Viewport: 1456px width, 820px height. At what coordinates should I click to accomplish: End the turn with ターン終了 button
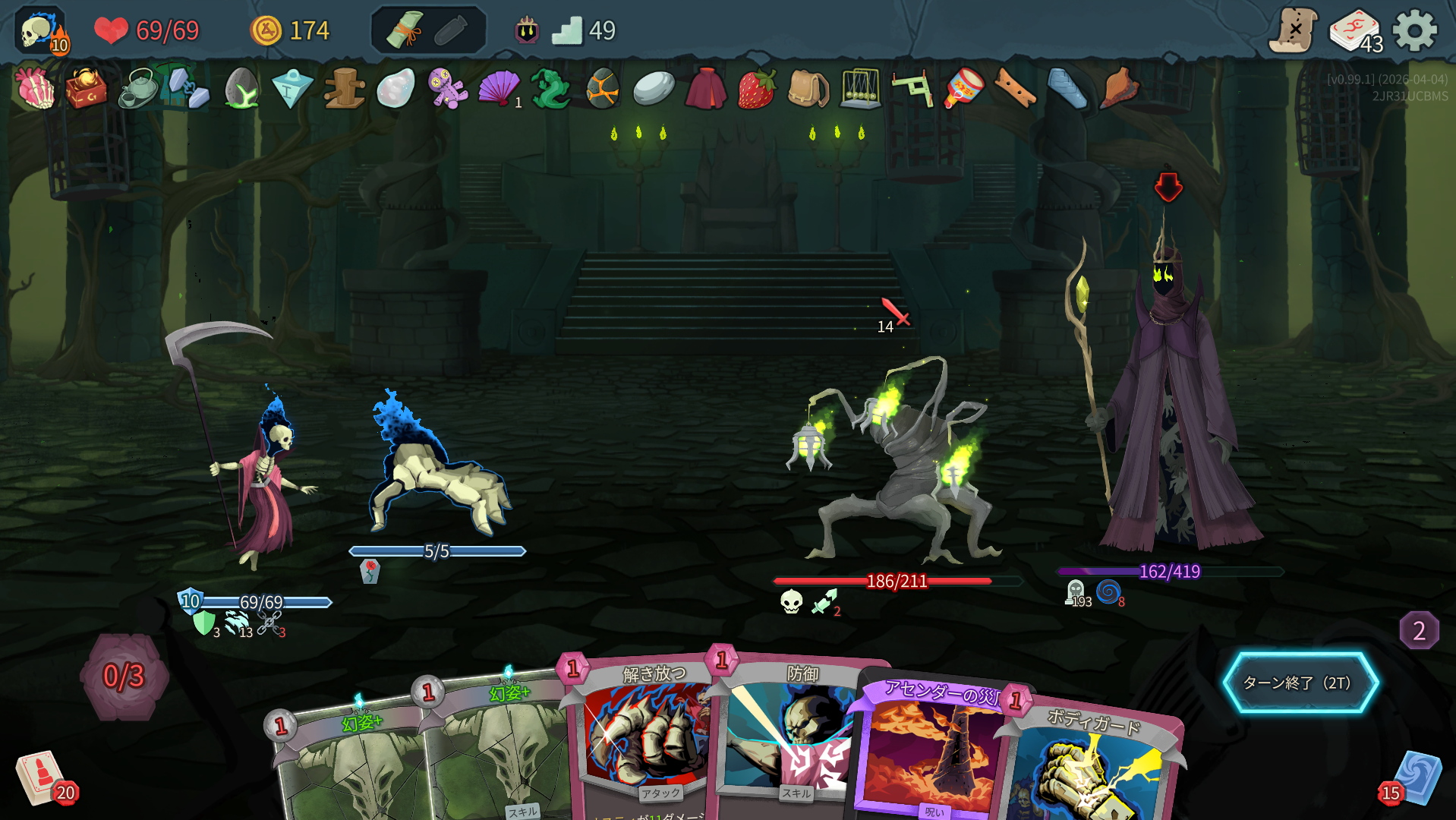[1300, 683]
